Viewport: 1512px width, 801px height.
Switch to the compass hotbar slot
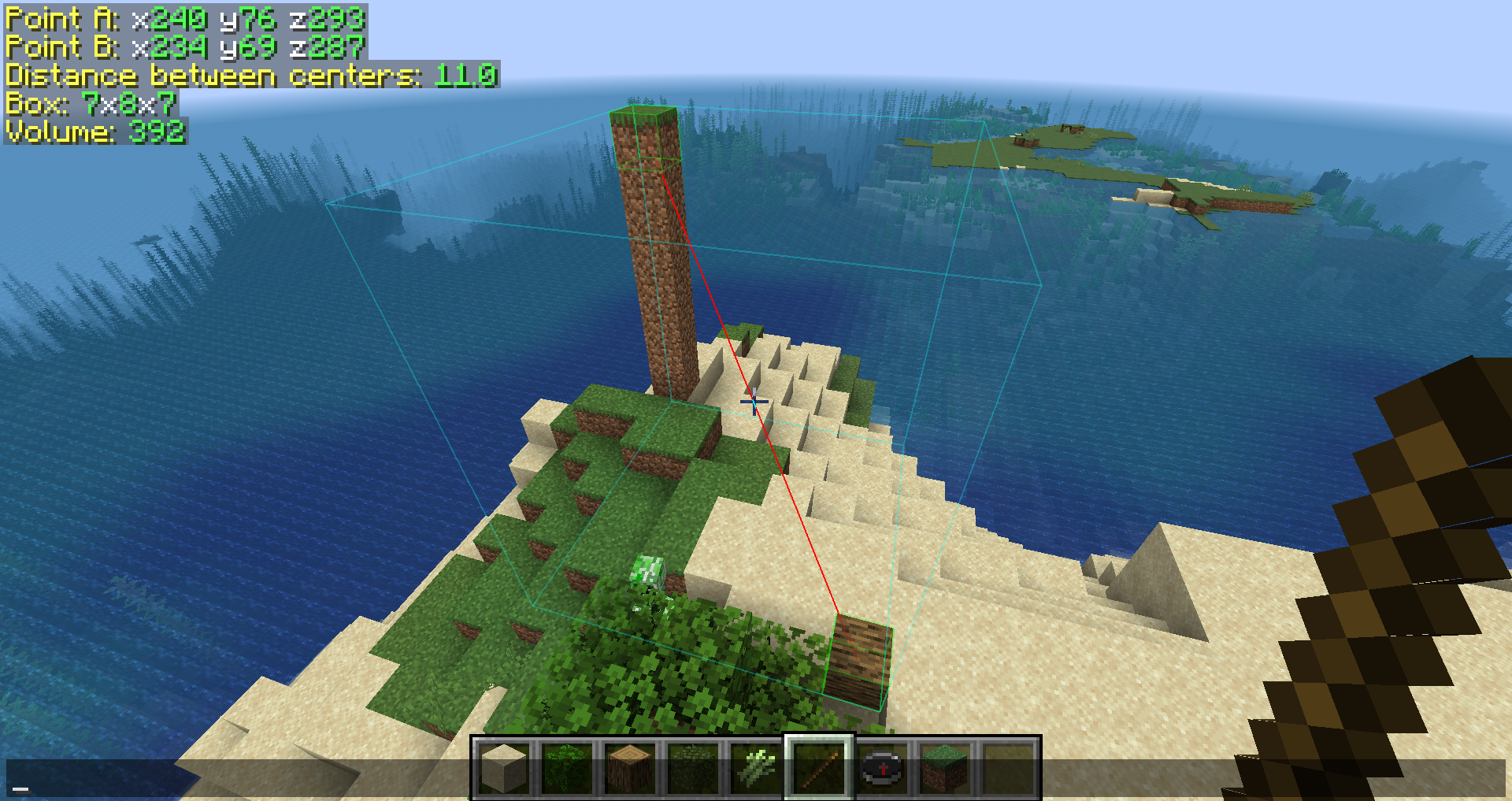click(882, 769)
